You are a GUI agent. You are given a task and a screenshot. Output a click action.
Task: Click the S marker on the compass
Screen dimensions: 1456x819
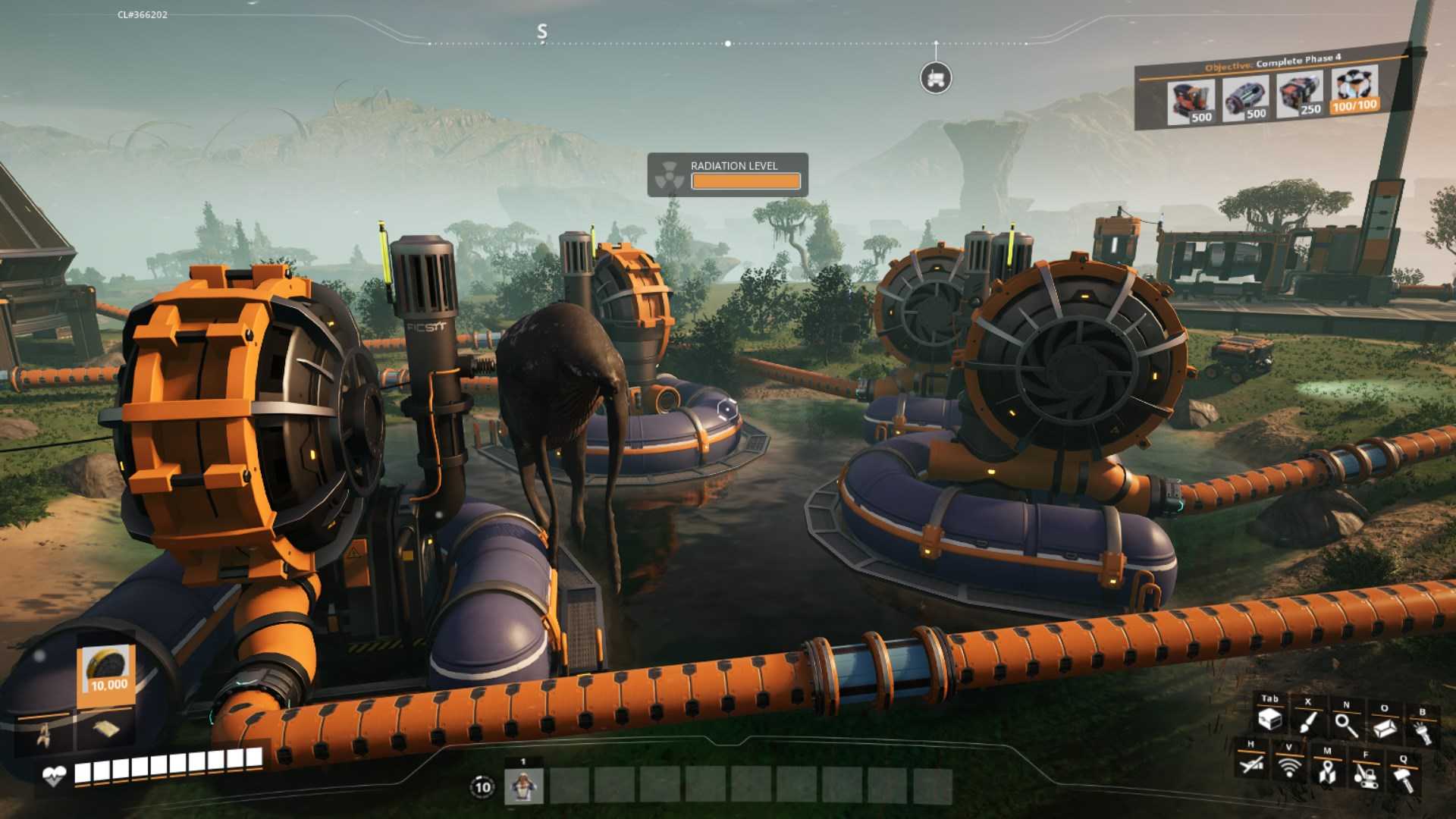(541, 33)
